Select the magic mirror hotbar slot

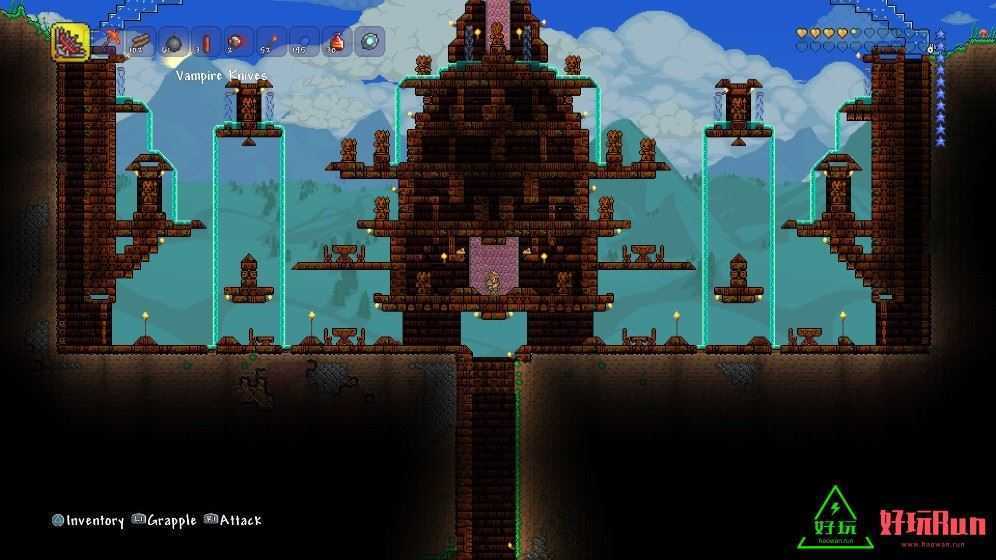tap(370, 43)
